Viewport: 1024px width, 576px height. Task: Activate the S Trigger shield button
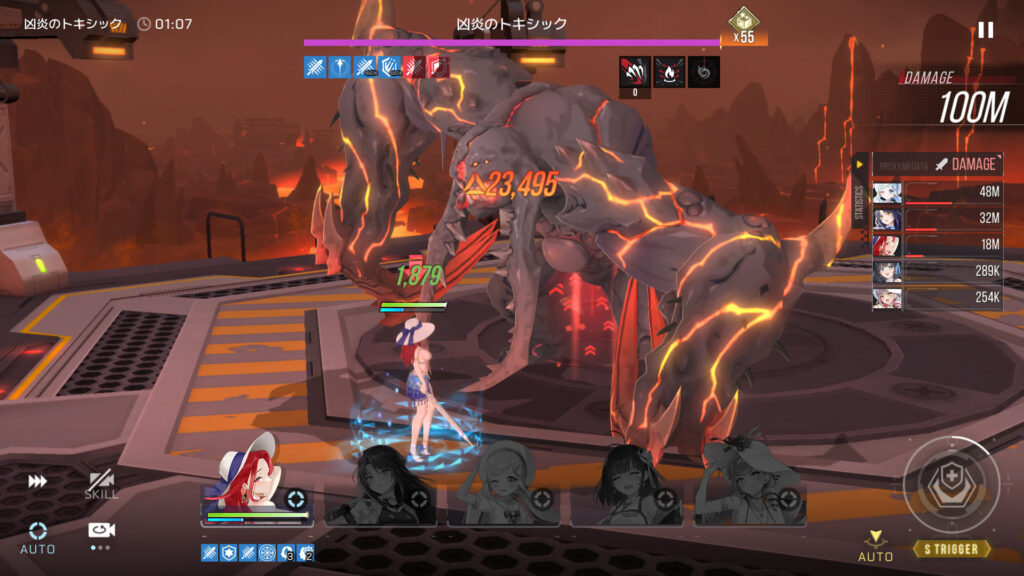(951, 486)
